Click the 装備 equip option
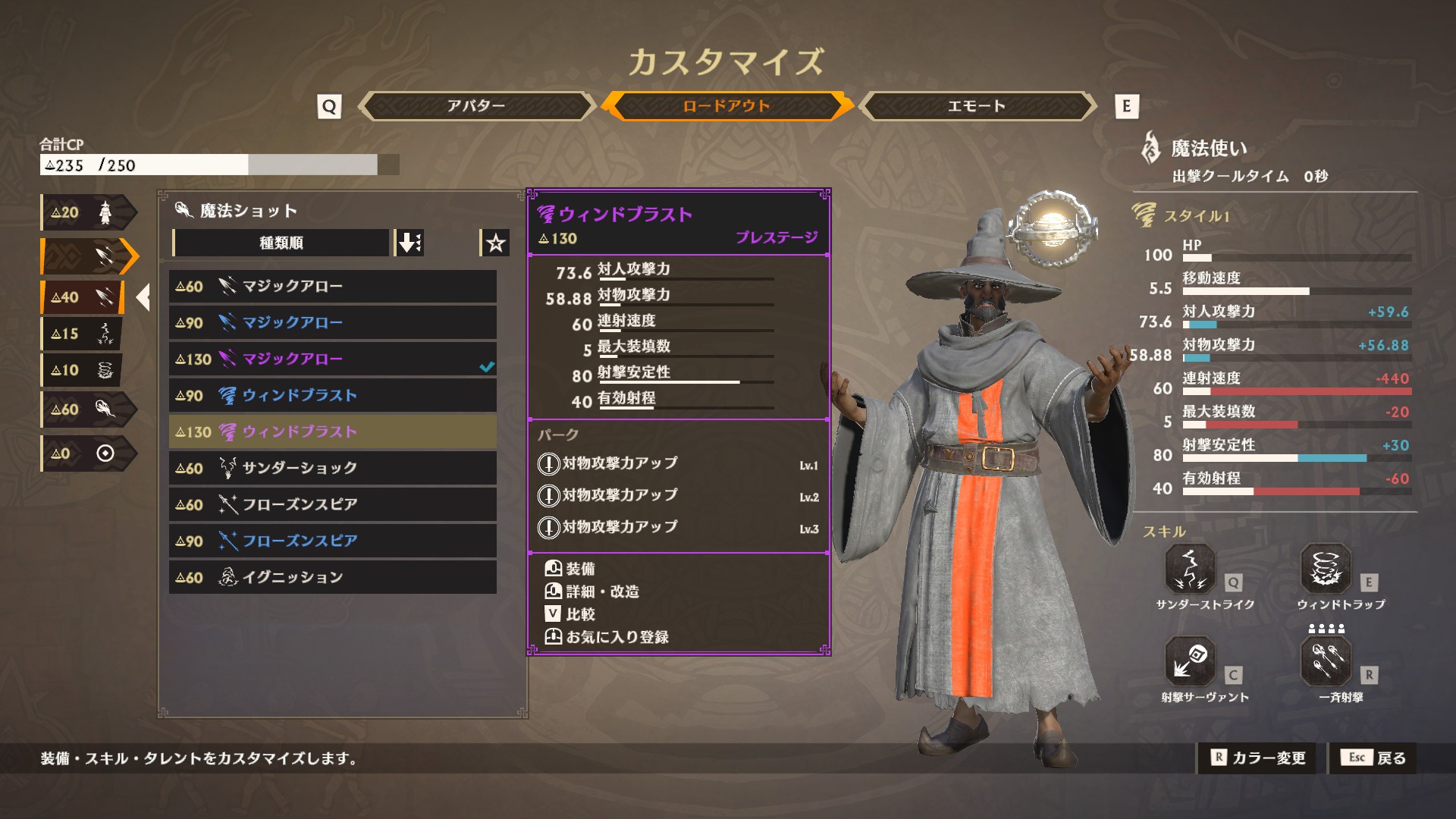 click(x=579, y=569)
